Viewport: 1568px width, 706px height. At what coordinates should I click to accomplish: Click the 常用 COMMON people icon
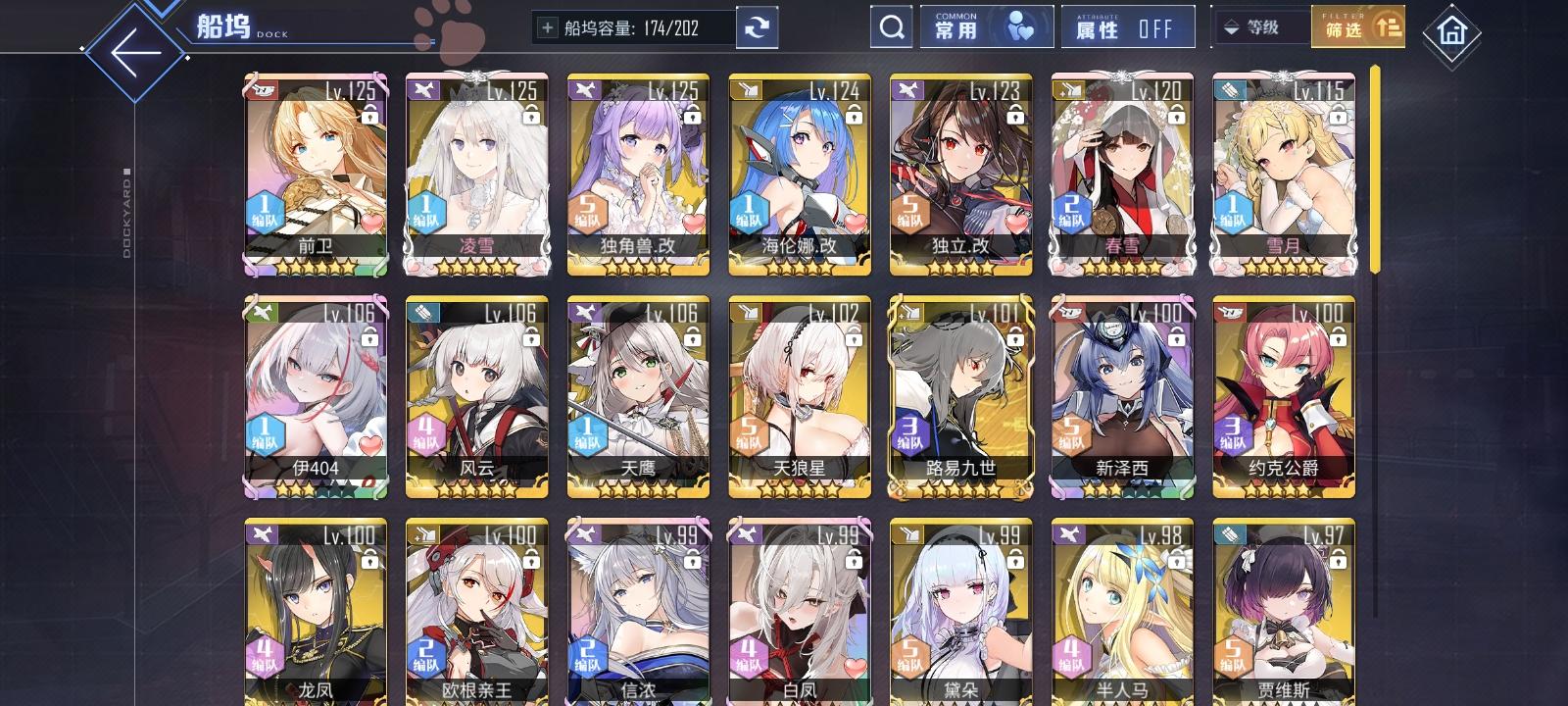coord(1019,26)
